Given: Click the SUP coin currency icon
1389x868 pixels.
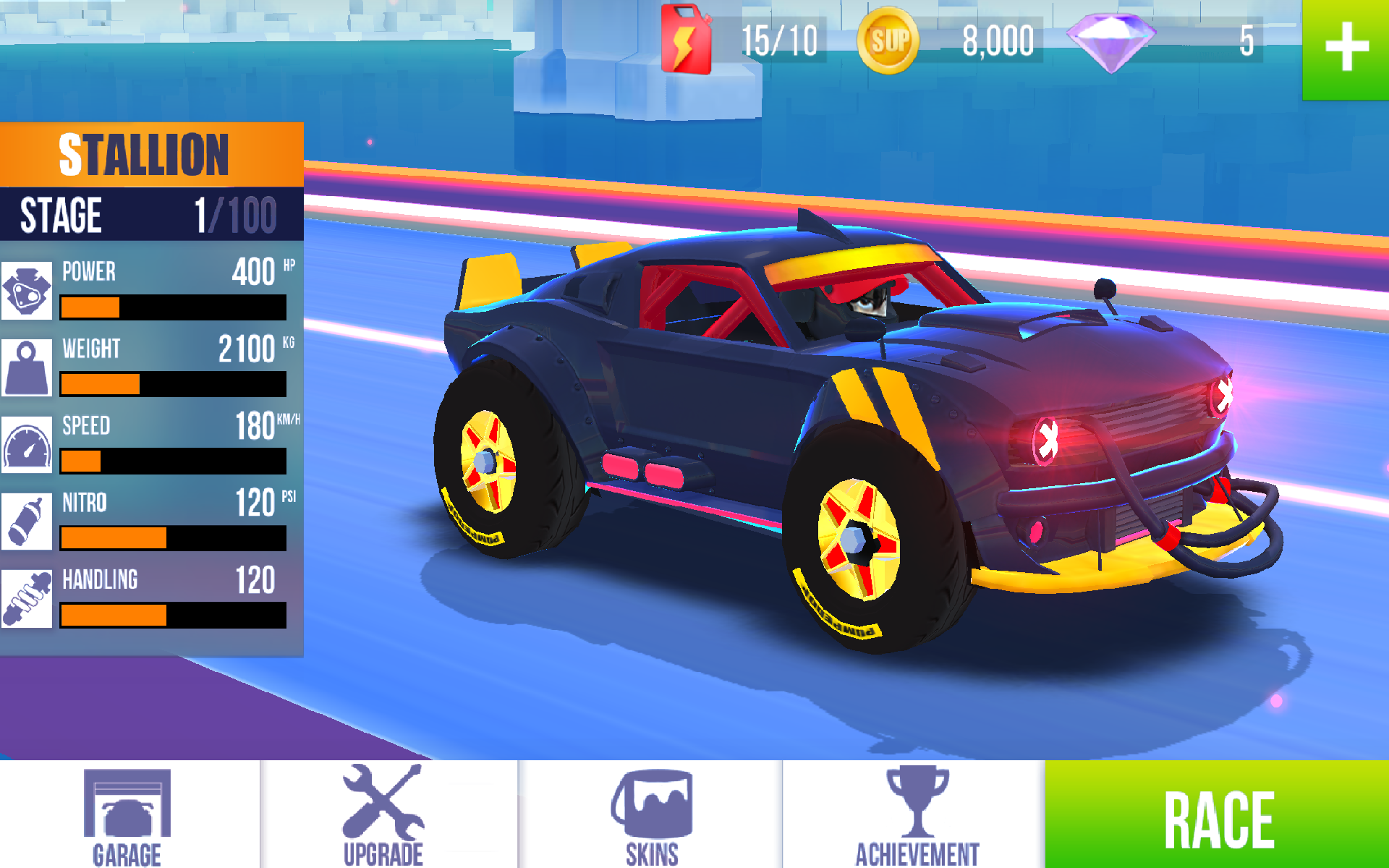Looking at the screenshot, I should 888,40.
